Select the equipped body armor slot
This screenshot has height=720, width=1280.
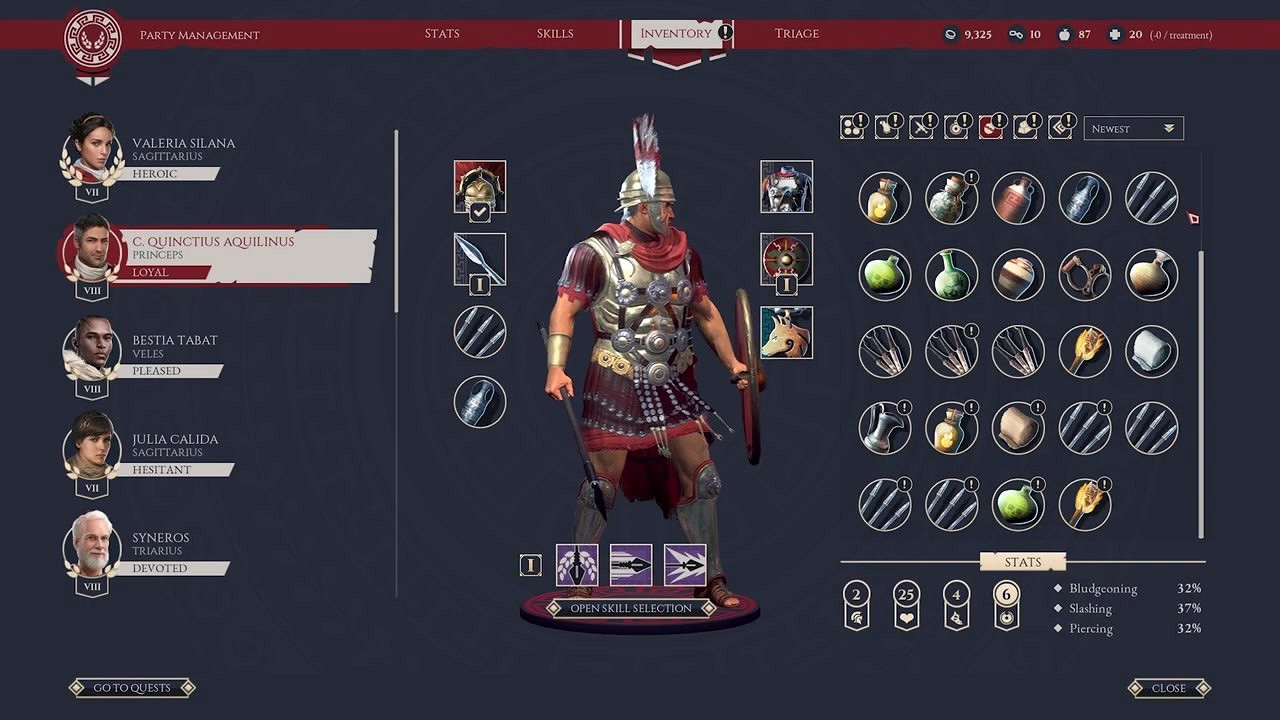pos(786,187)
